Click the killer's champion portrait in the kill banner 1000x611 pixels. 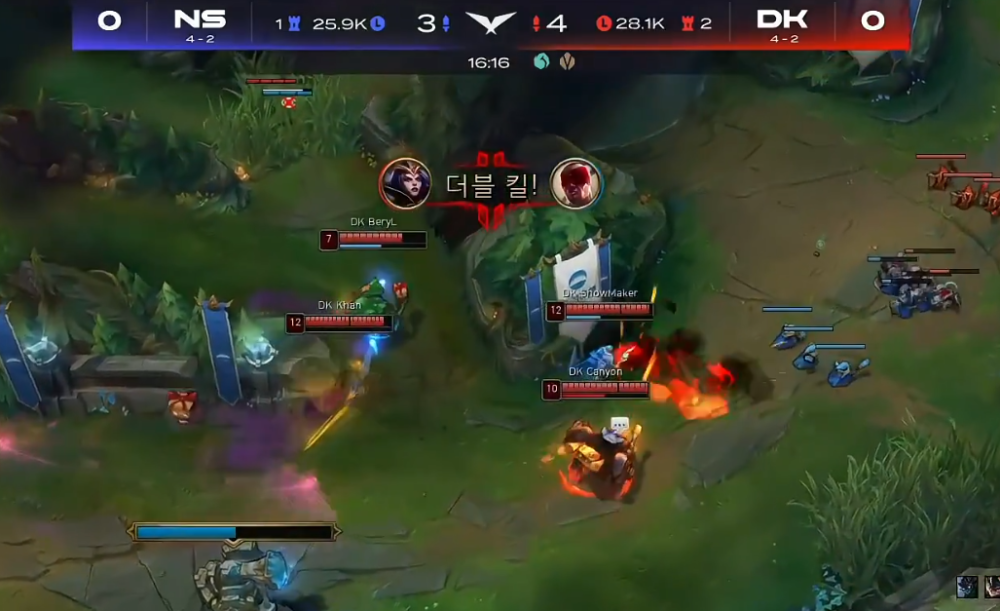click(405, 183)
